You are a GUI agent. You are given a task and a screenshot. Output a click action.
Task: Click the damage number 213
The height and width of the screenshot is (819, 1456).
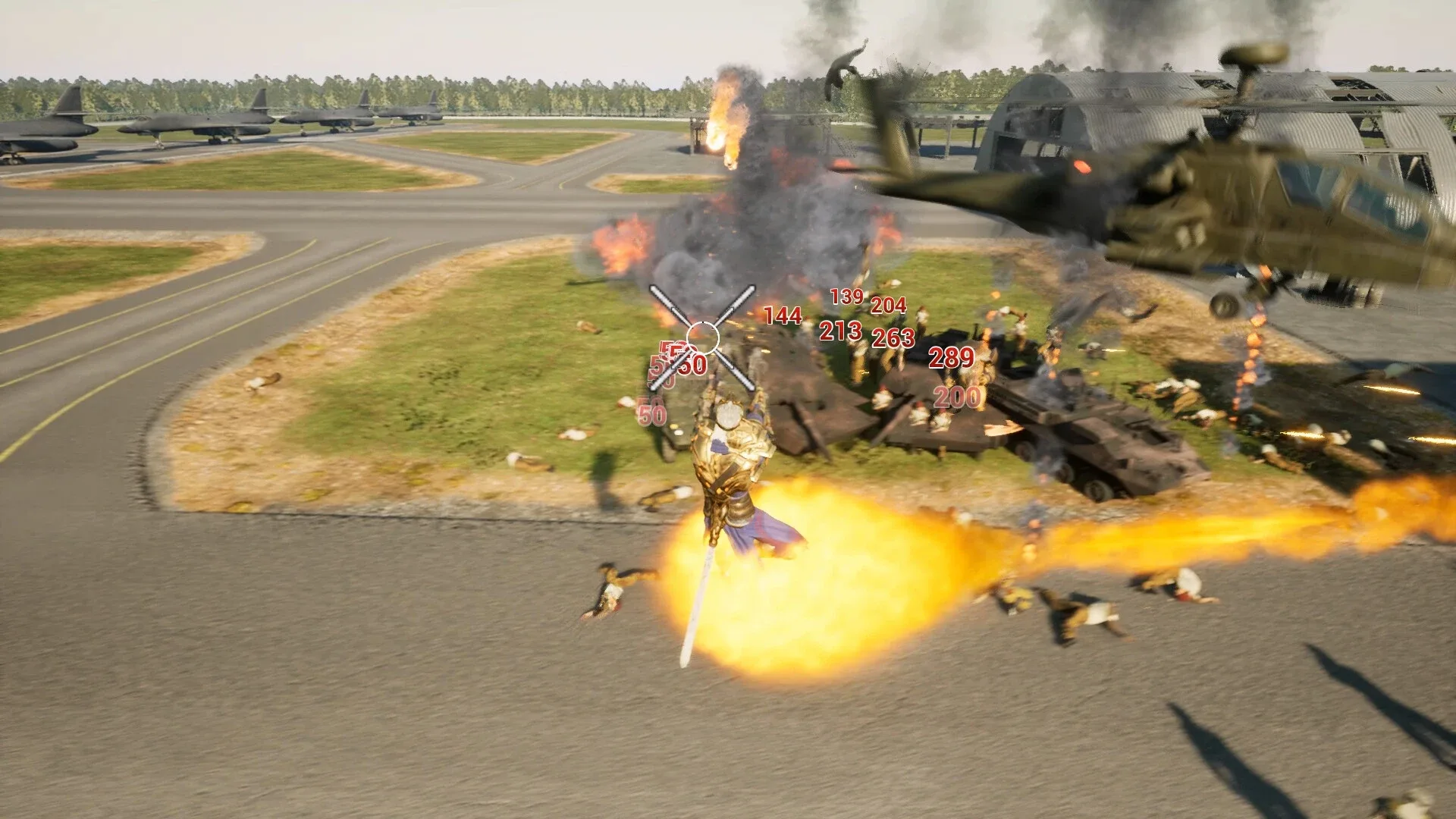tap(839, 331)
